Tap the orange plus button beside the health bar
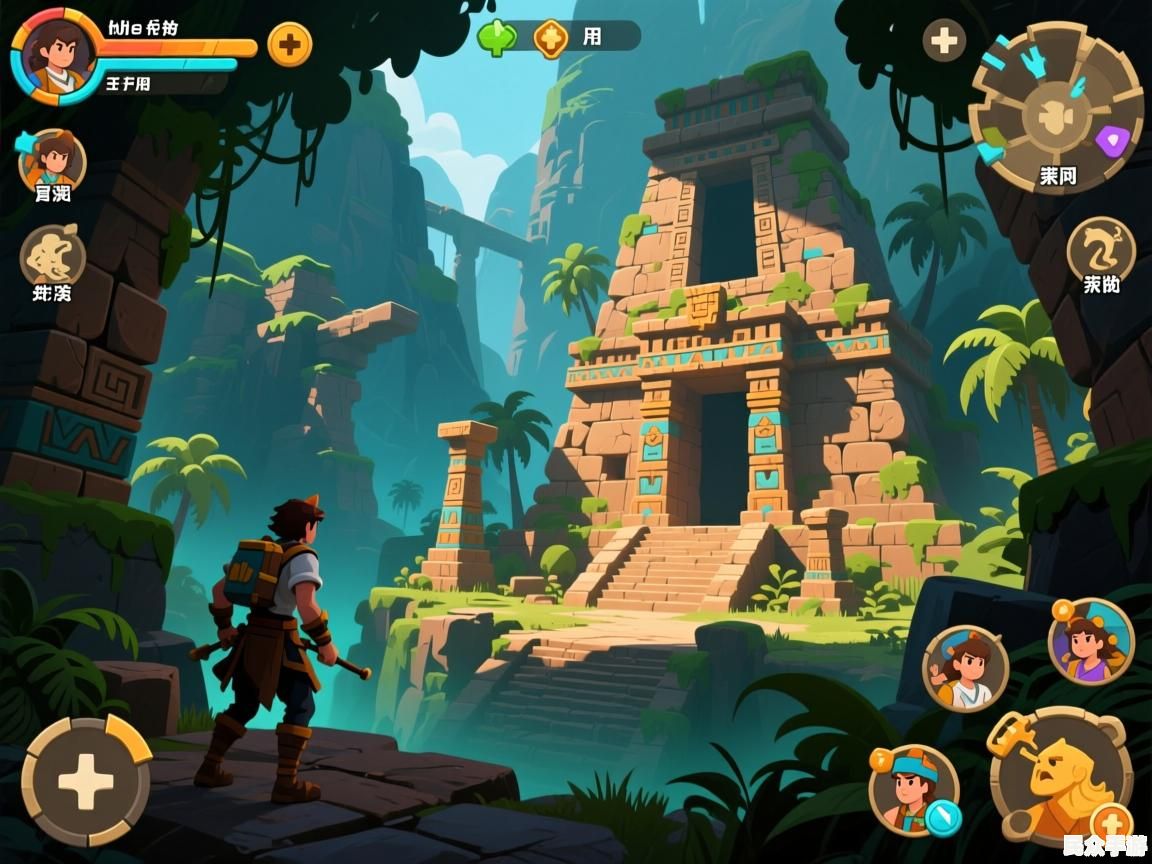The height and width of the screenshot is (864, 1152). point(290,44)
